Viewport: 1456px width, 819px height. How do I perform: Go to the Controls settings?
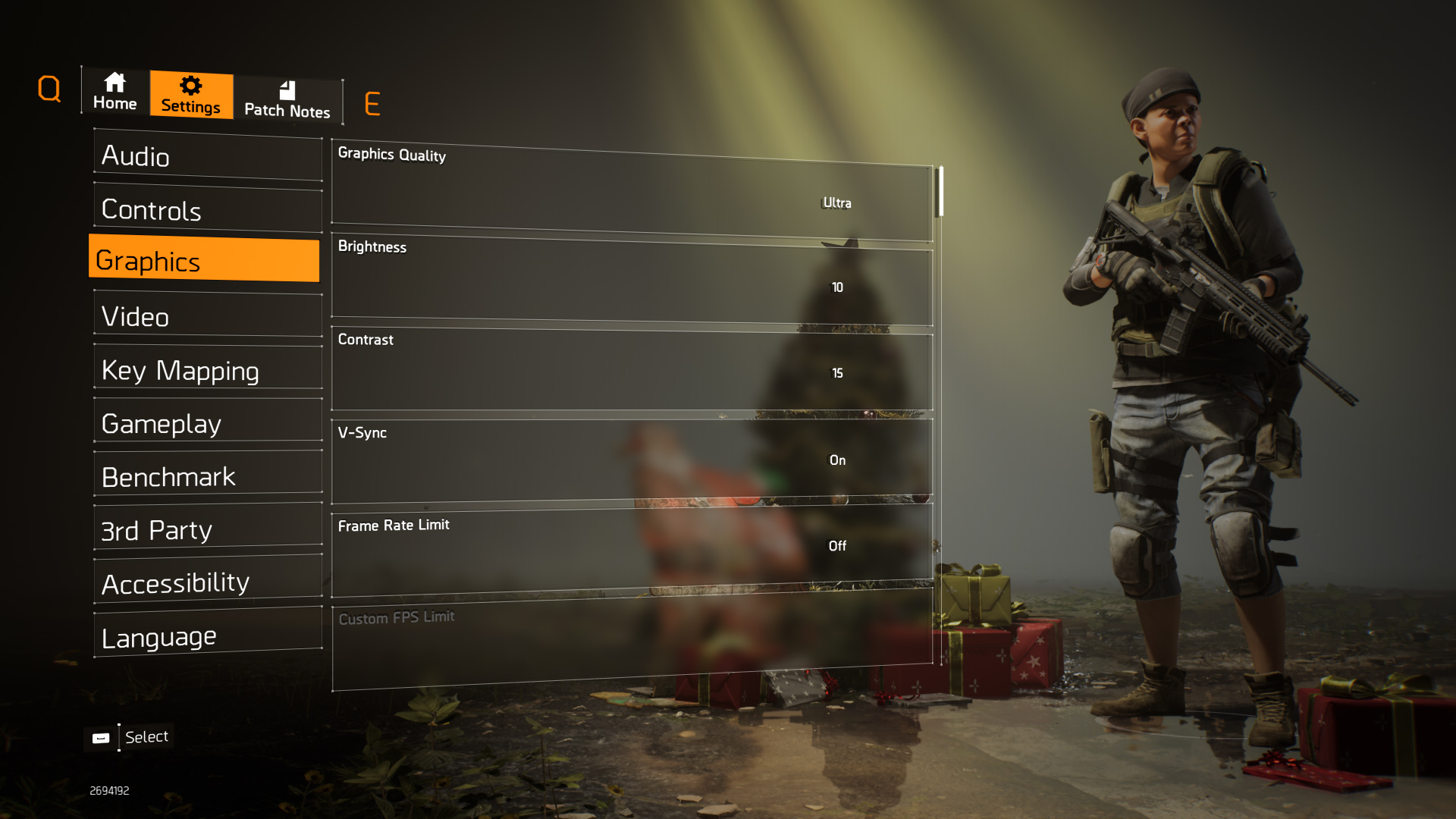point(208,209)
